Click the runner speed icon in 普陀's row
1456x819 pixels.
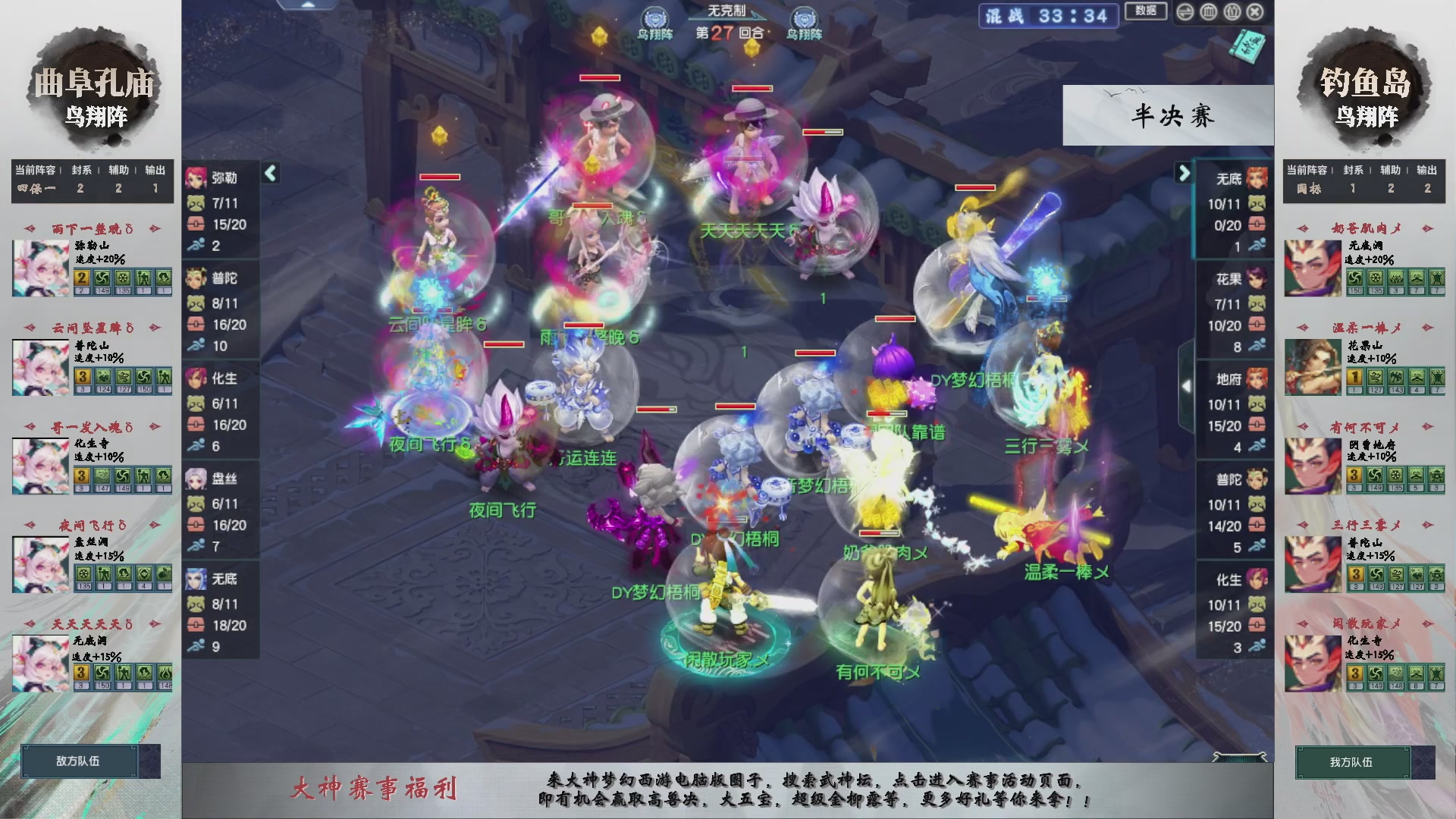198,345
